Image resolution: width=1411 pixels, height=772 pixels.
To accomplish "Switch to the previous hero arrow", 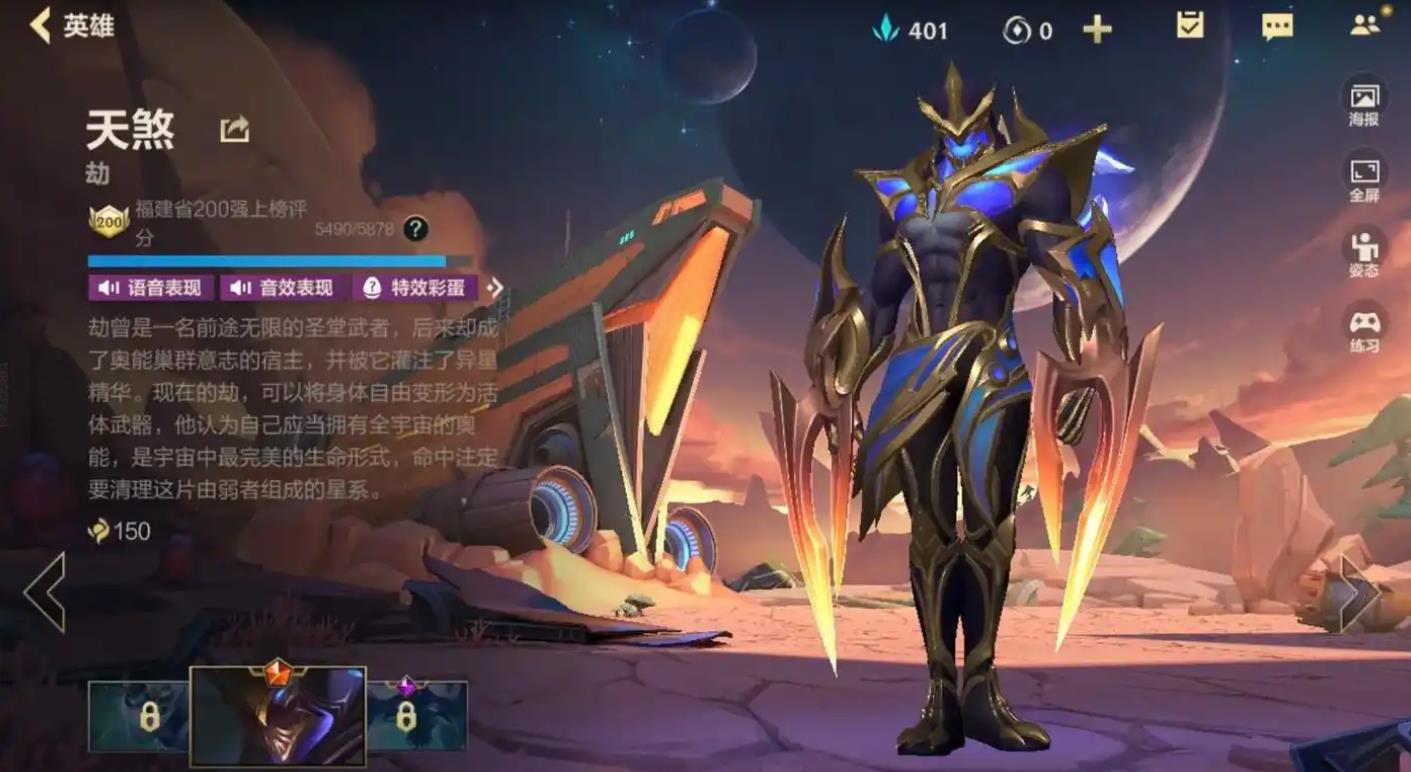I will (44, 592).
